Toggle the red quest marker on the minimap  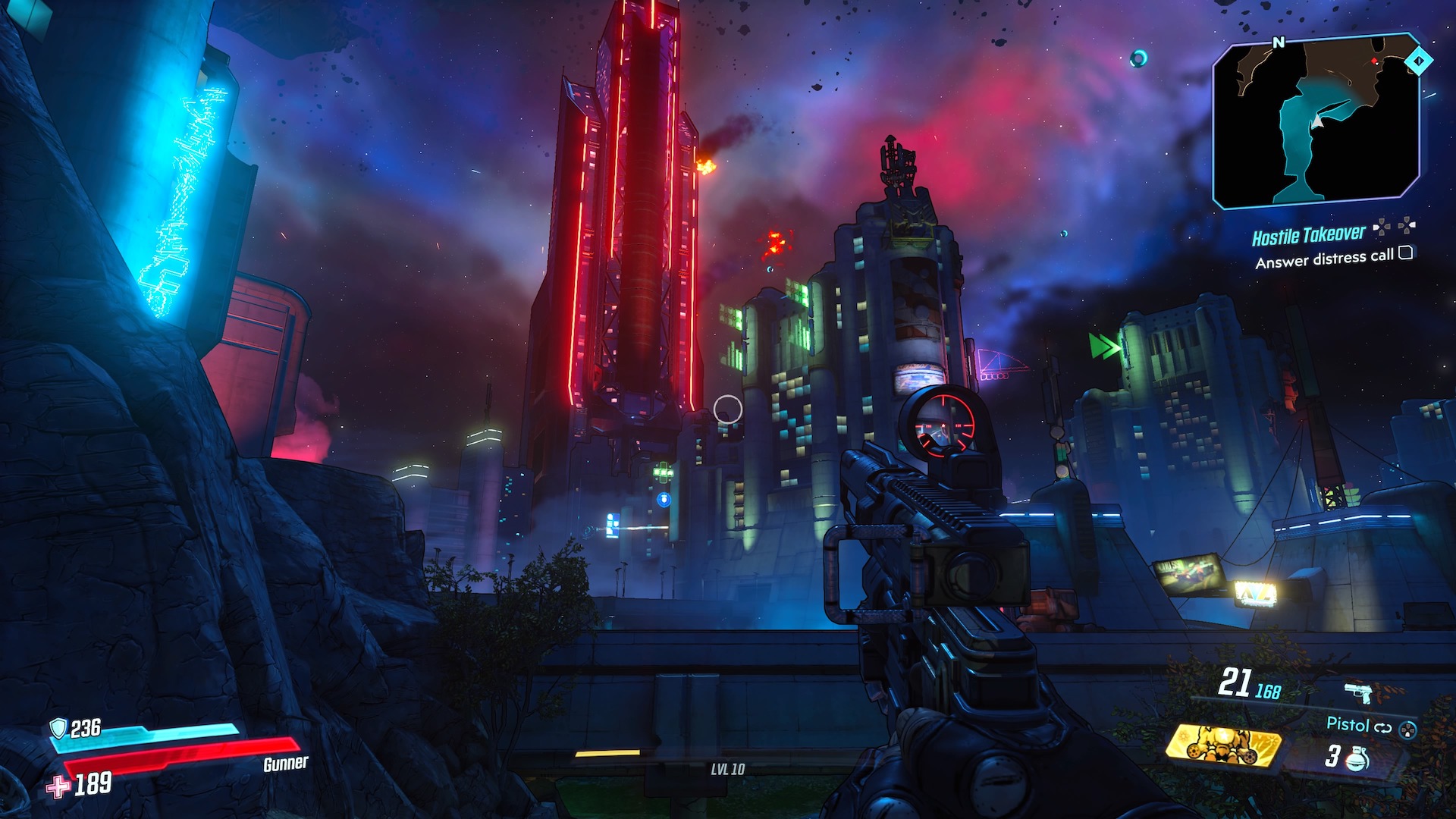[x=1375, y=61]
